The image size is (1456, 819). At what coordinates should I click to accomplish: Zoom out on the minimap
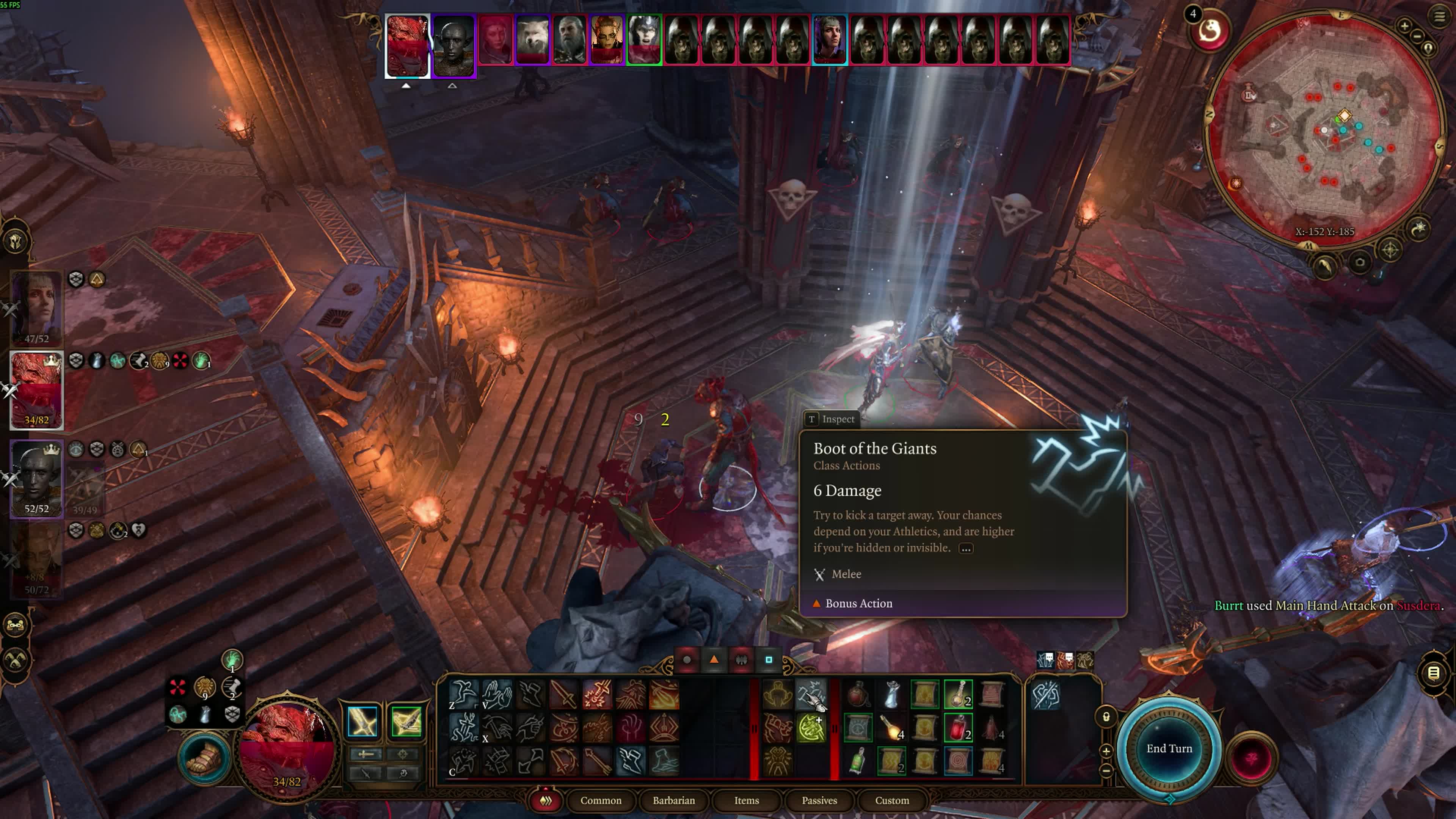[x=1417, y=36]
